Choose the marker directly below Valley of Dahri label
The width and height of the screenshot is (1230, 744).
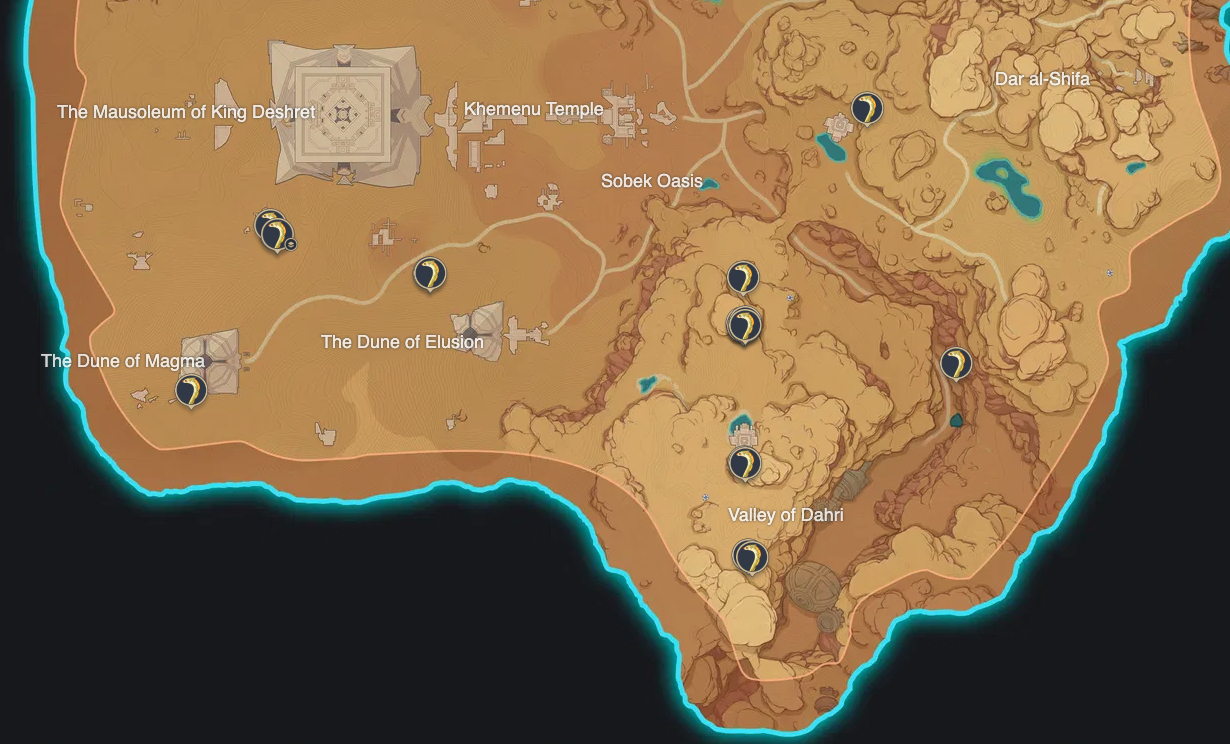pos(749,556)
